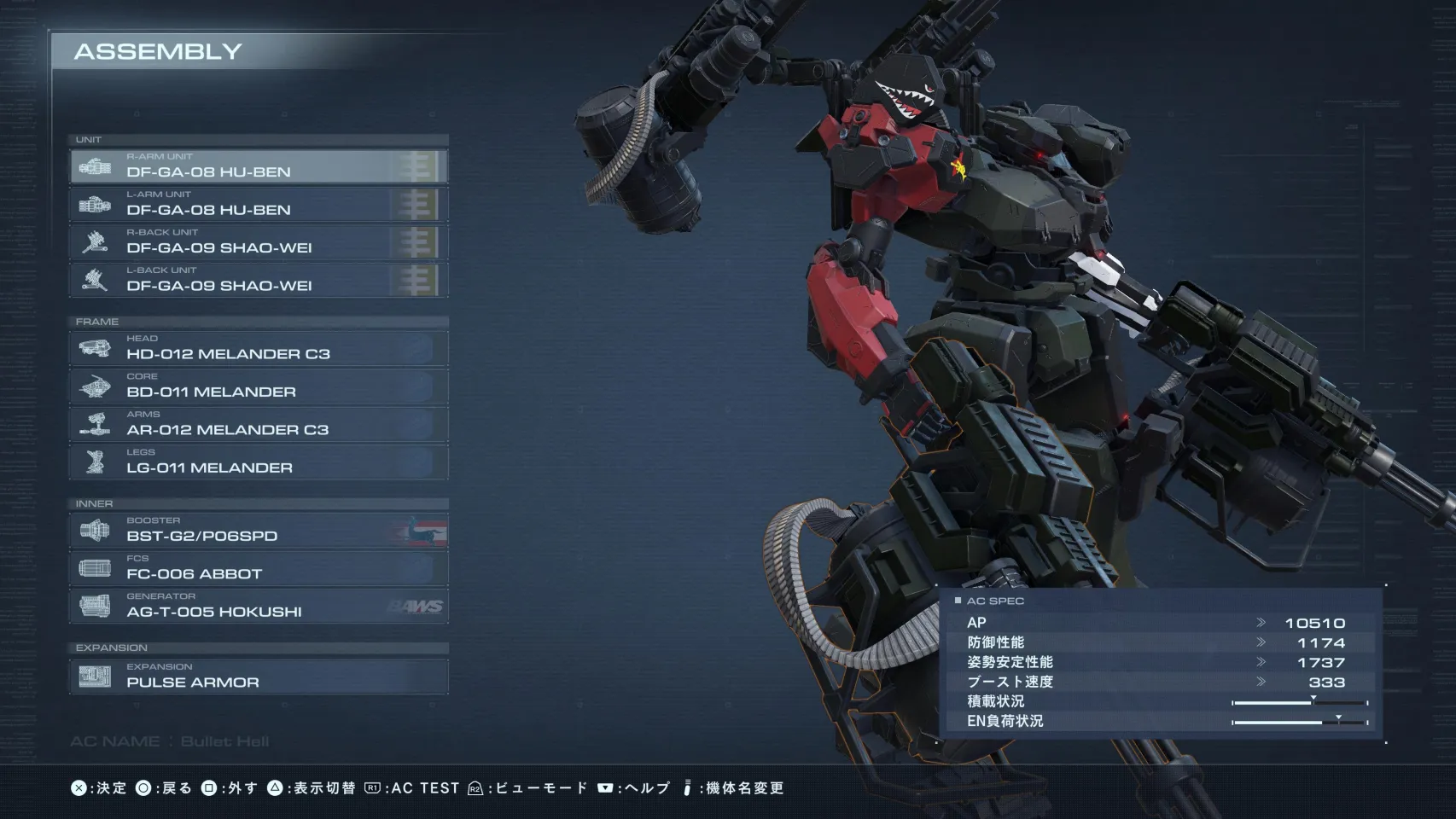
Task: Select the L-ARM UNIT DF-GA-08 HU-BEN slot
Action: [259, 205]
